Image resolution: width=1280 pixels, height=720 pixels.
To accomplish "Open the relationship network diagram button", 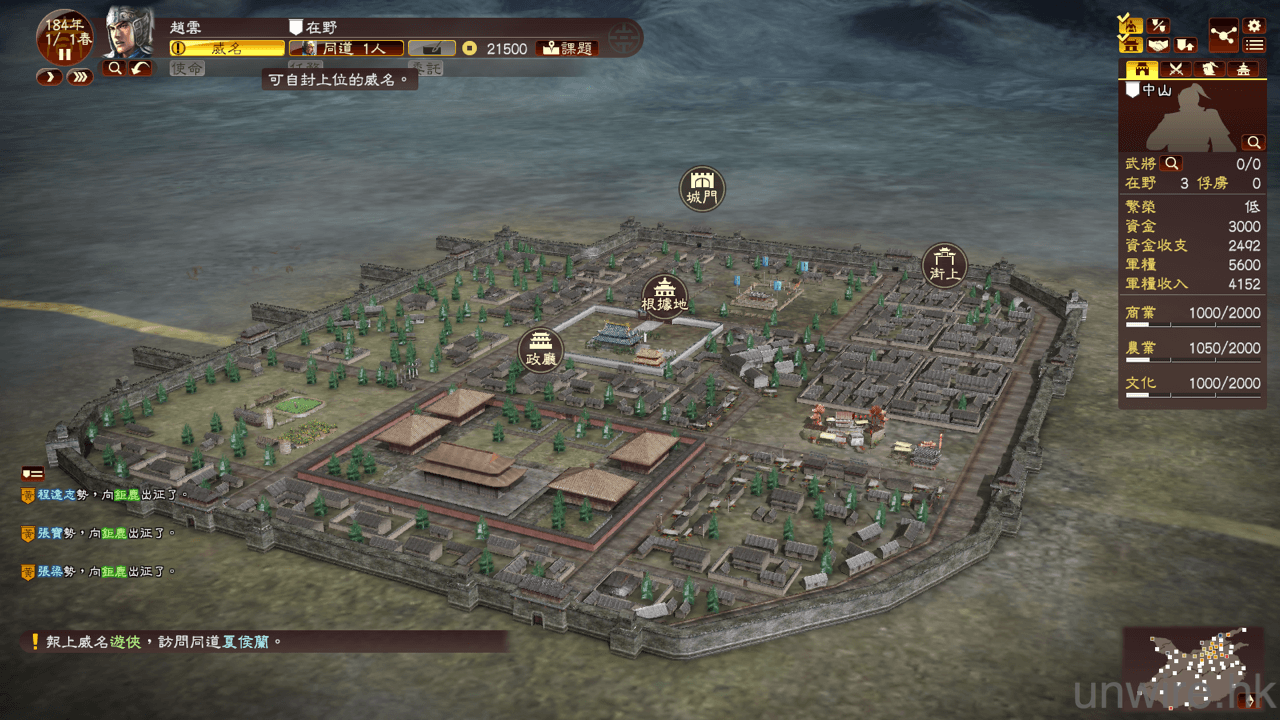I will 1223,34.
